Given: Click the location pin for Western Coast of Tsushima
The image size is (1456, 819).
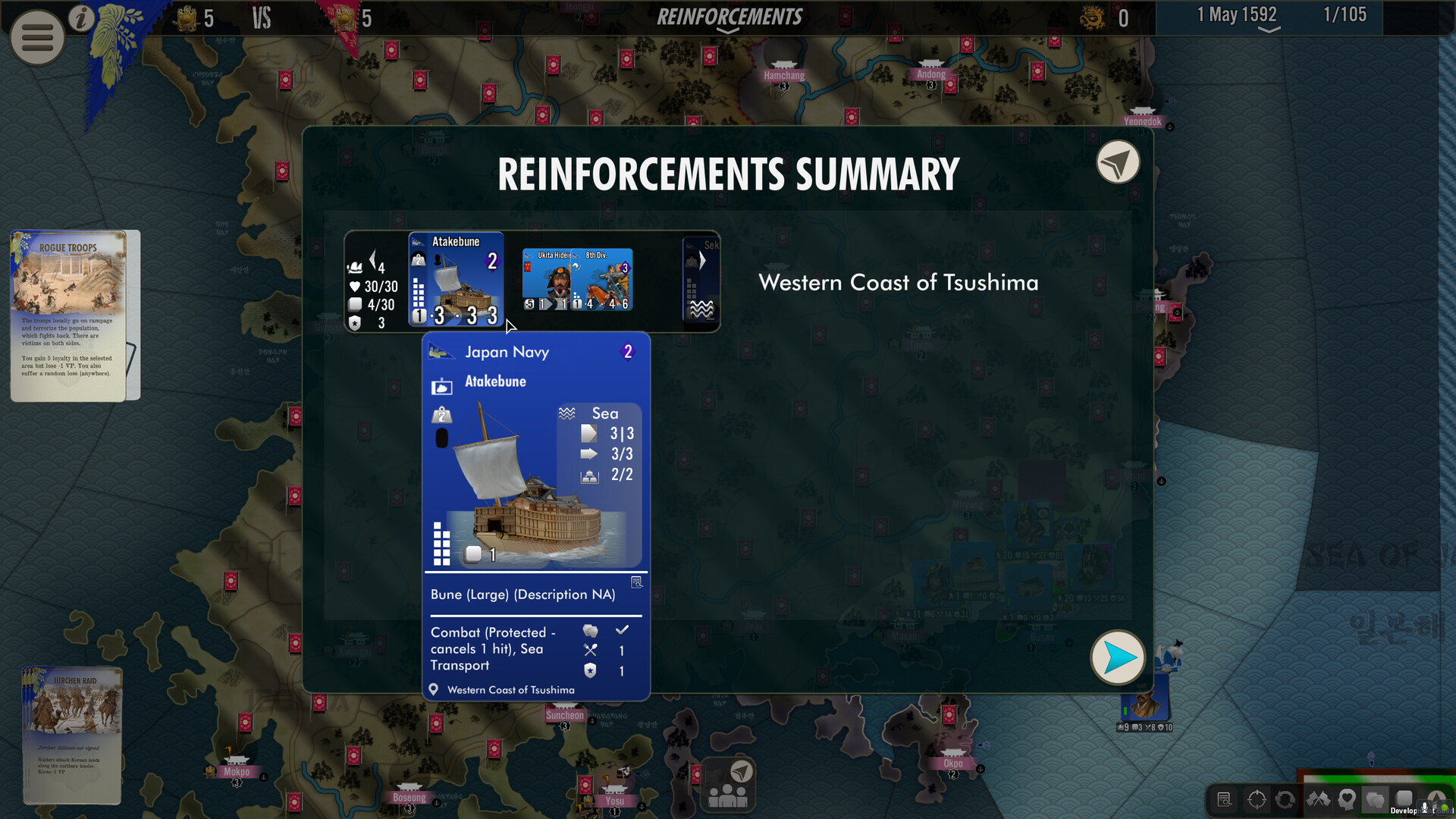Looking at the screenshot, I should (x=434, y=689).
